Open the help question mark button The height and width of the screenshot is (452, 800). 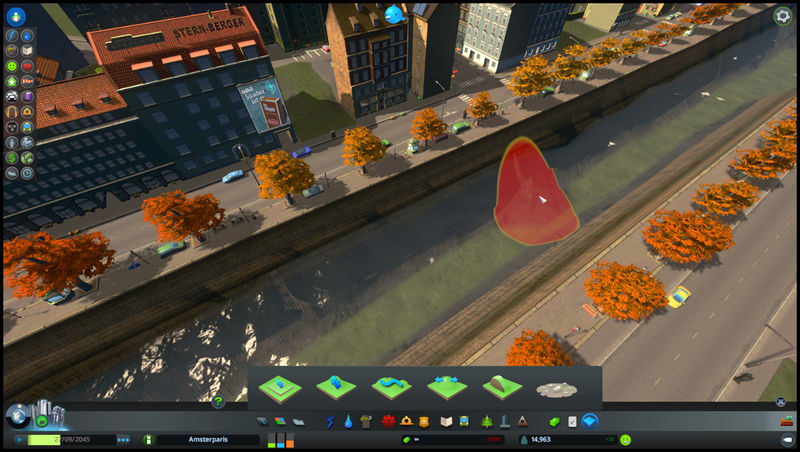click(218, 401)
